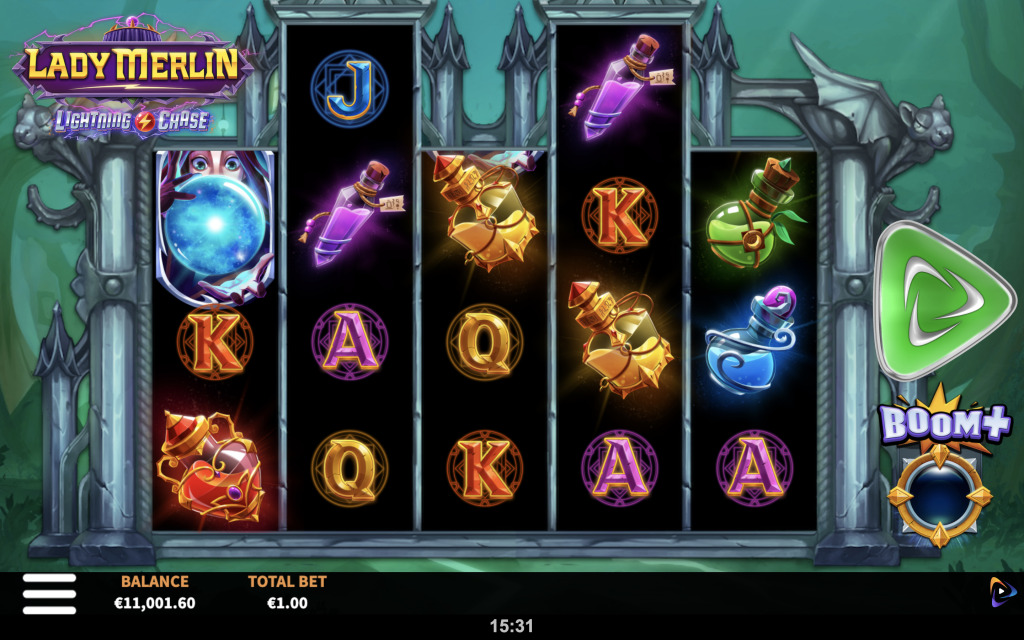This screenshot has height=640, width=1024.
Task: Click the provider logo icon
Action: [x=1002, y=591]
